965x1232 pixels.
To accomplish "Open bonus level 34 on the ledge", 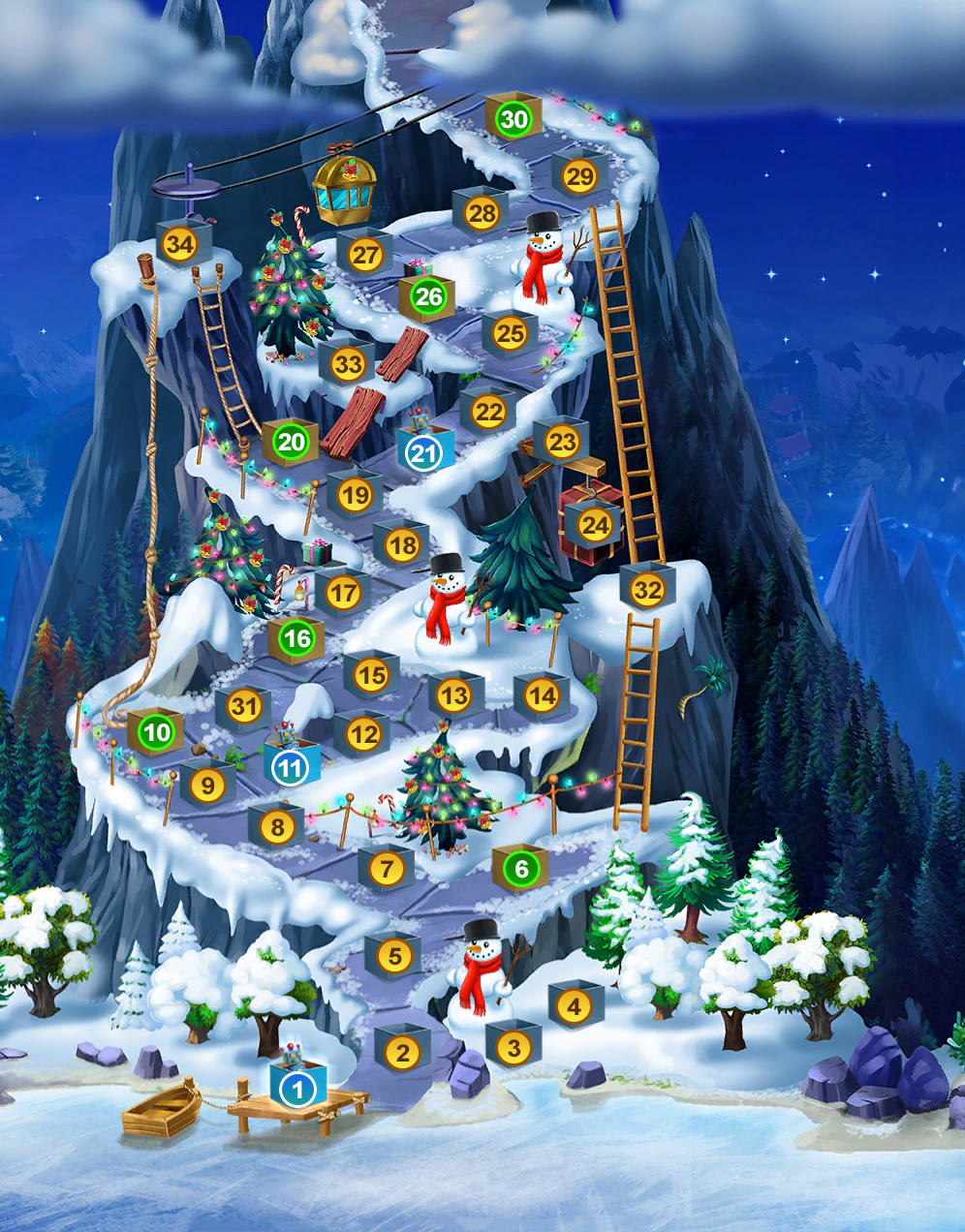I will 179,244.
